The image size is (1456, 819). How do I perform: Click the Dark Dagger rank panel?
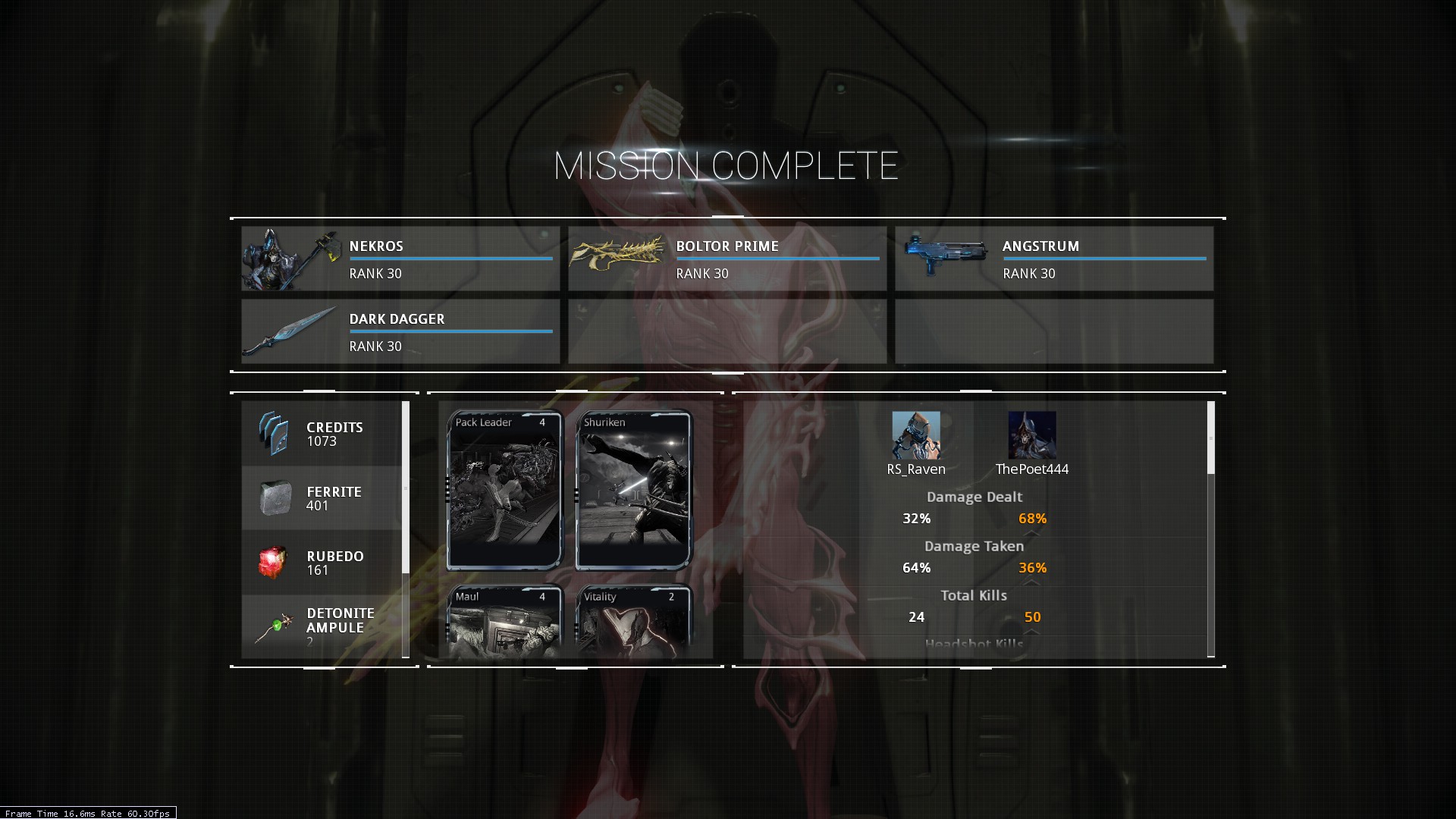pos(400,331)
